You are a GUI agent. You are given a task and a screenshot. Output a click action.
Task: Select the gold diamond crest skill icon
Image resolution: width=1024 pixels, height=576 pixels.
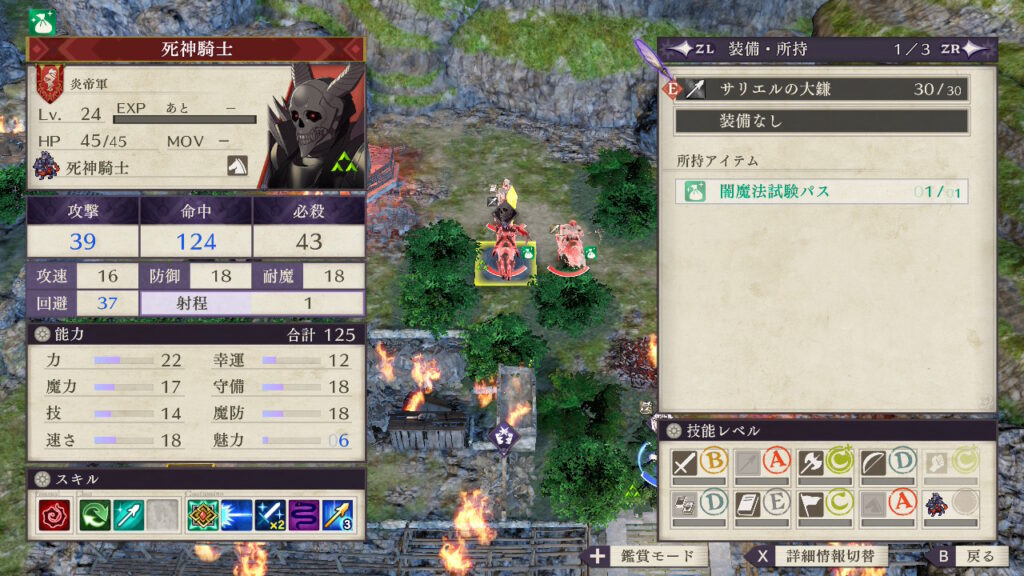click(x=203, y=514)
